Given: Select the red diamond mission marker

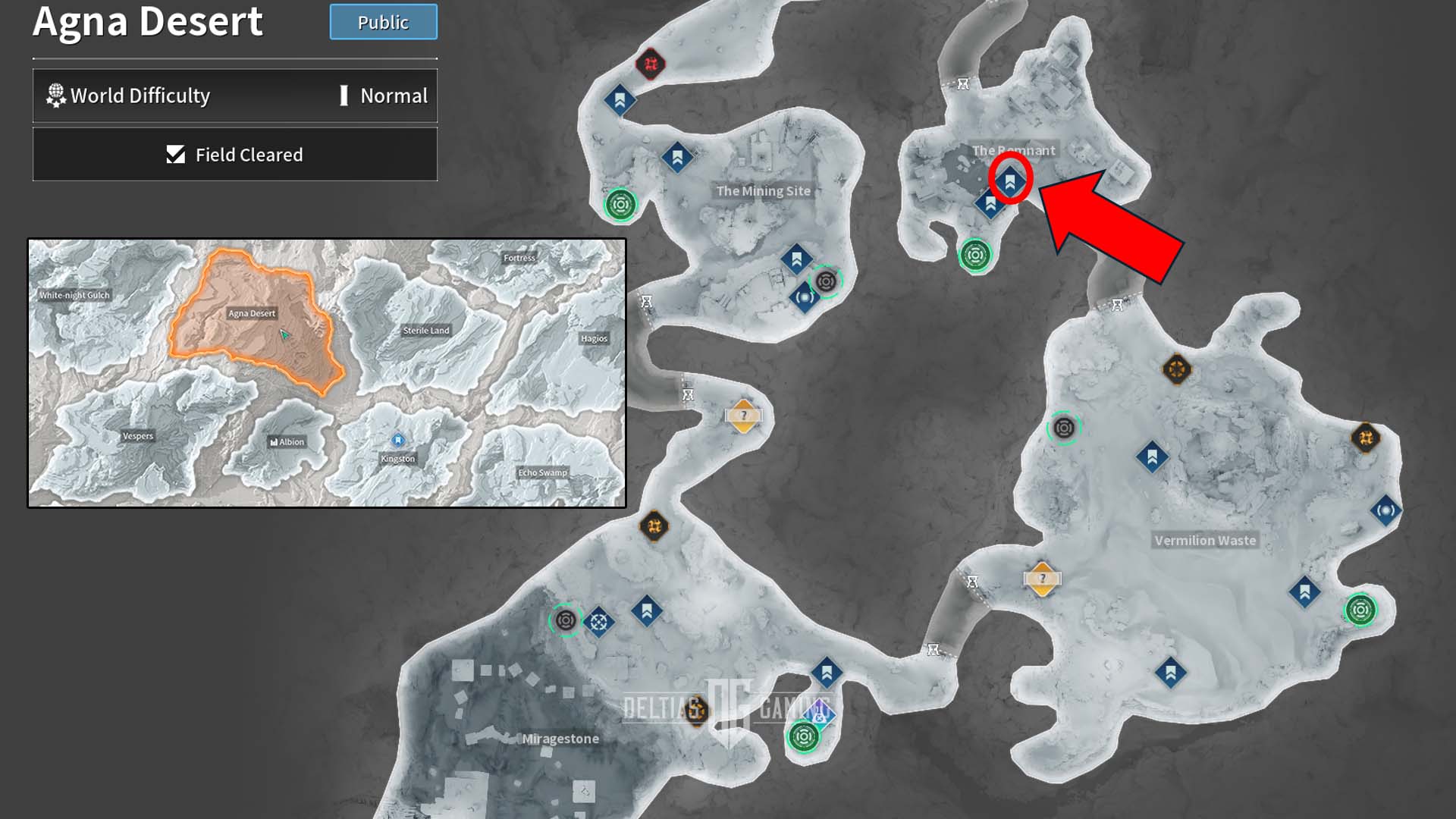Looking at the screenshot, I should point(651,64).
